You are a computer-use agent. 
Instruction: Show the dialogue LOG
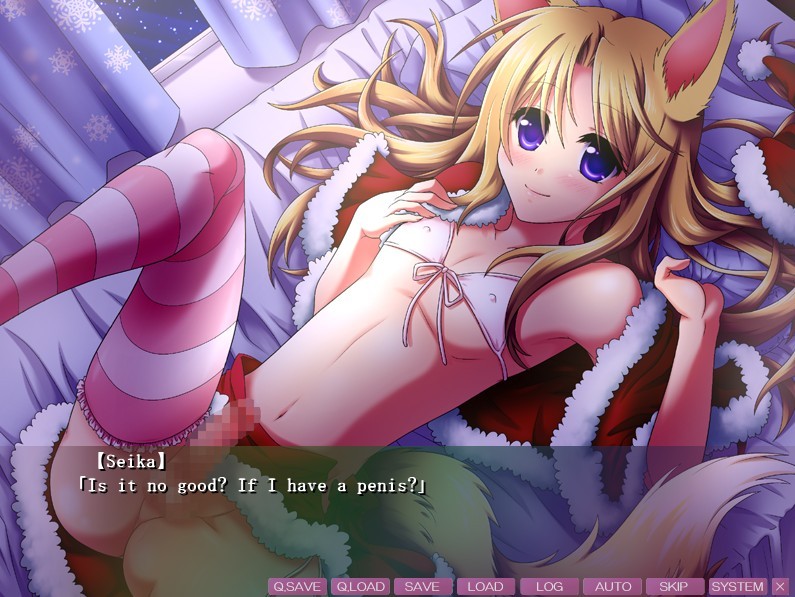pyautogui.click(x=549, y=587)
